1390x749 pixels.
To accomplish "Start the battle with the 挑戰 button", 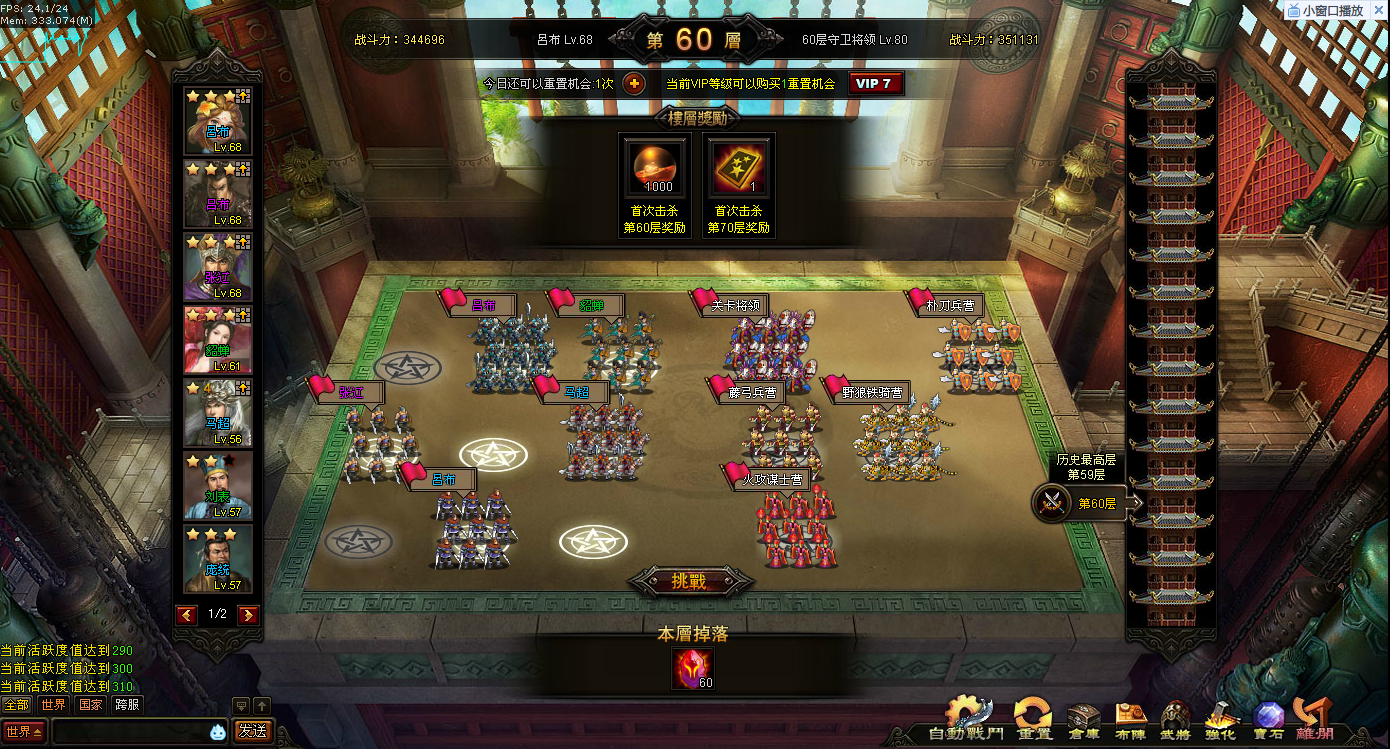I will tap(689, 581).
